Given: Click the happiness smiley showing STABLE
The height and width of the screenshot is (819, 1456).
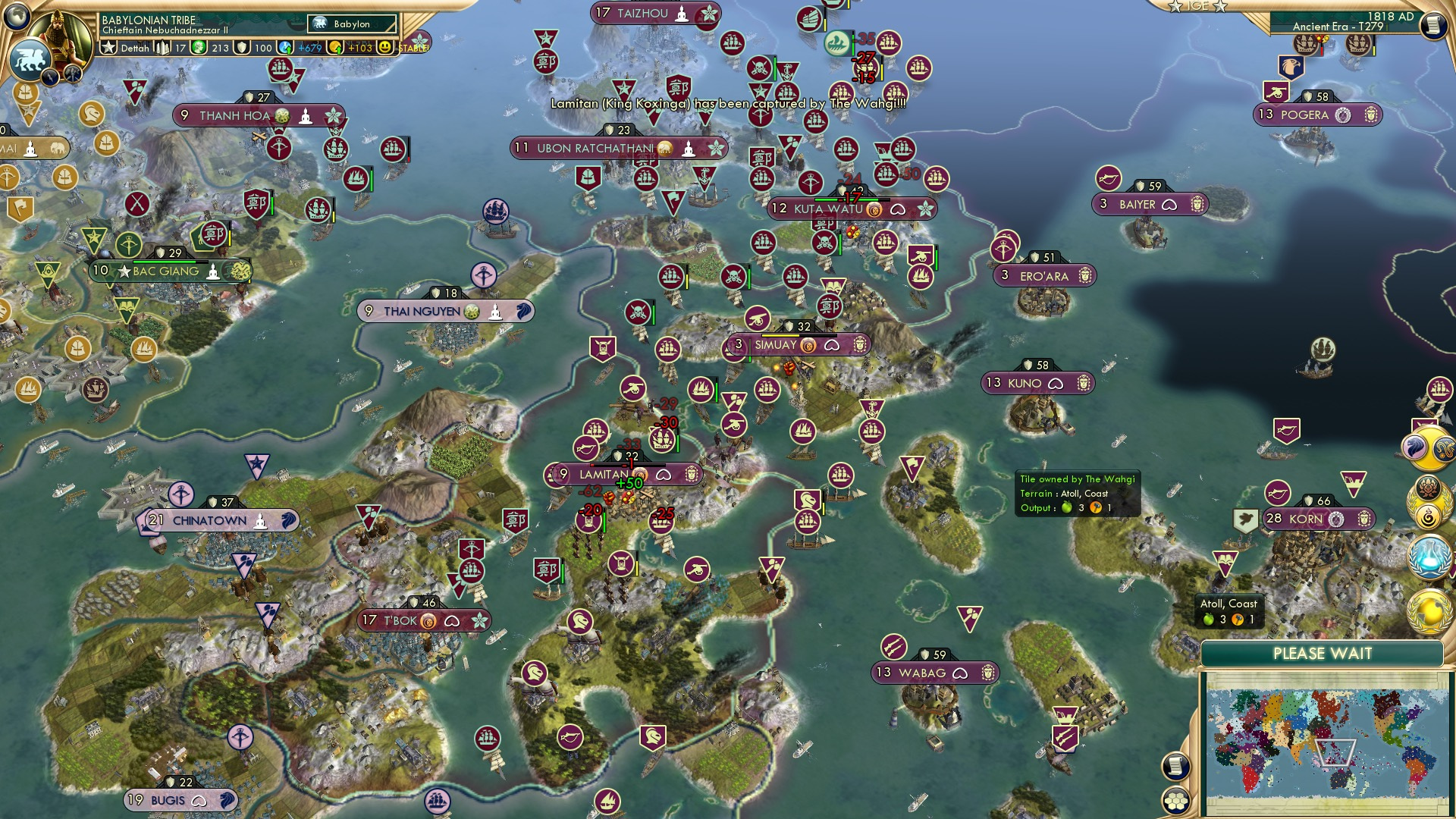Looking at the screenshot, I should [387, 48].
